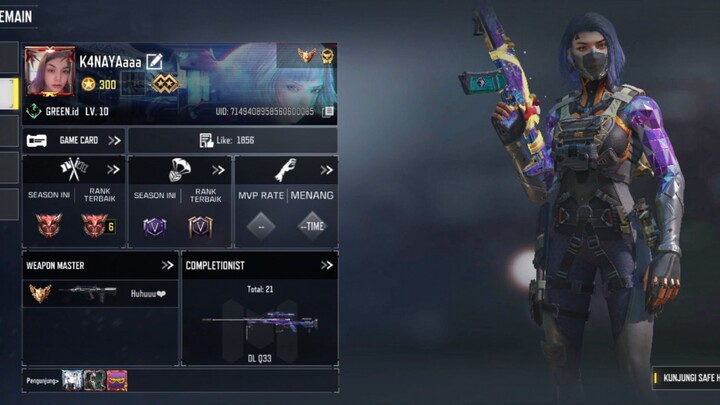Open the Completionist panel
720x405 pixels.
point(326,265)
